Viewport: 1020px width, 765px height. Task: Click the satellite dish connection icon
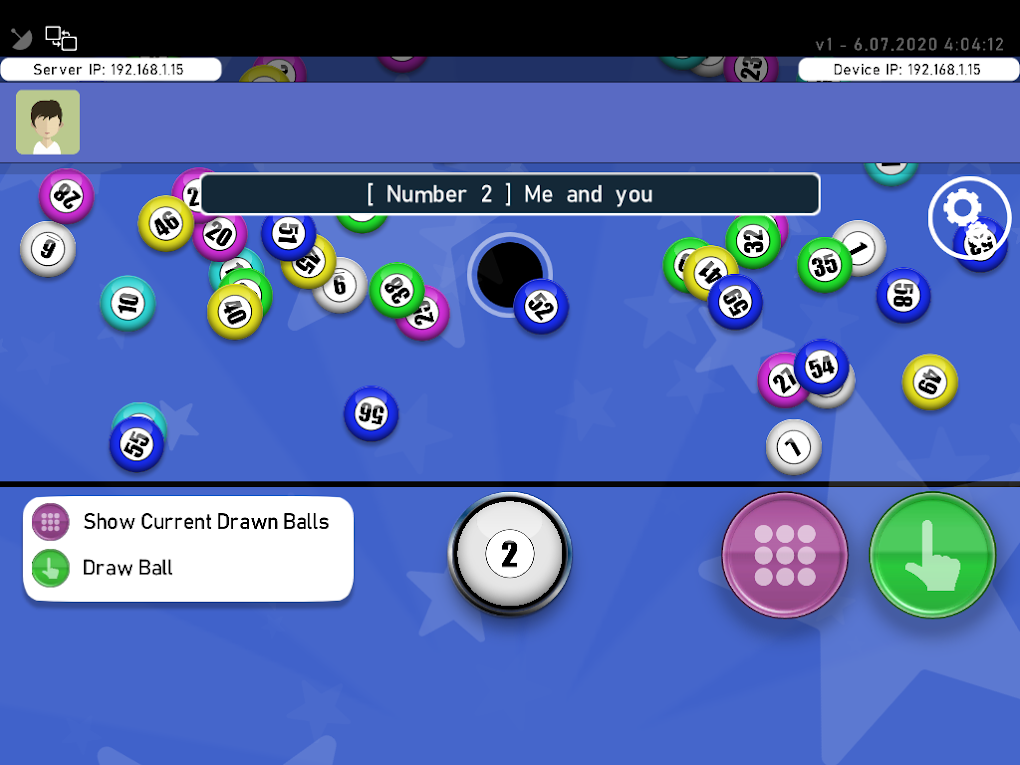point(22,39)
